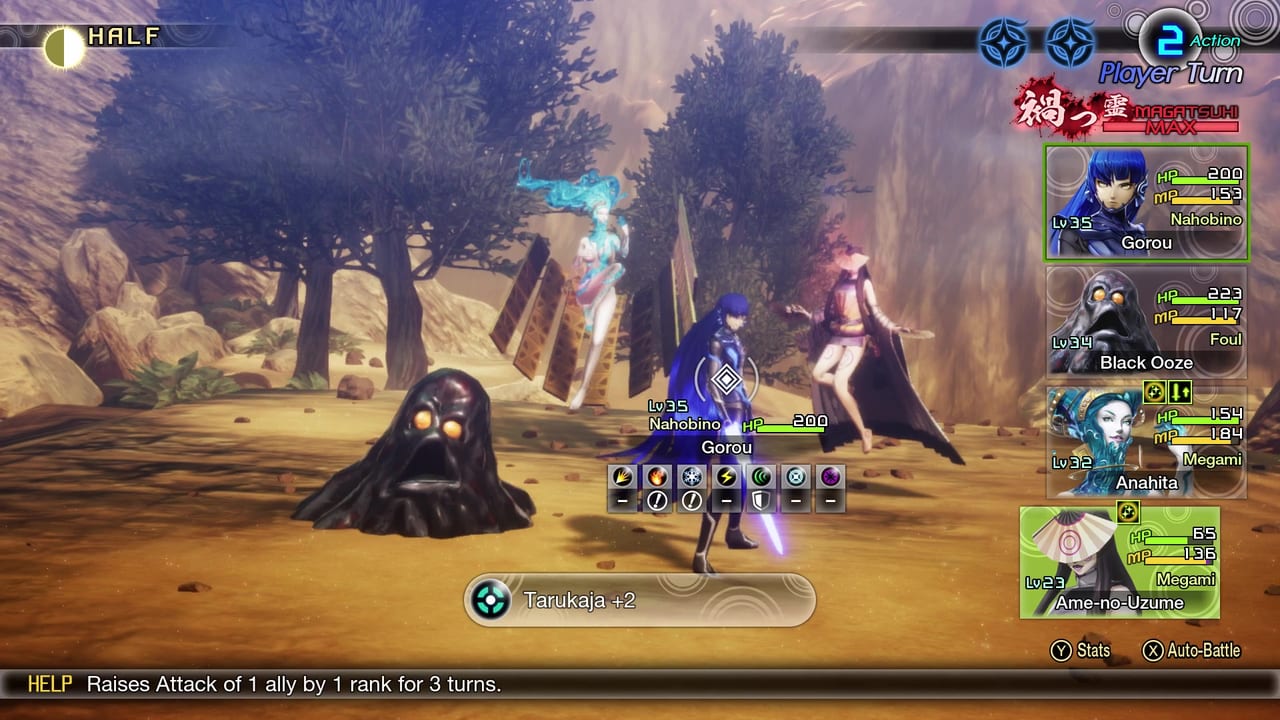
Task: Open the Stats view
Action: click(1080, 651)
